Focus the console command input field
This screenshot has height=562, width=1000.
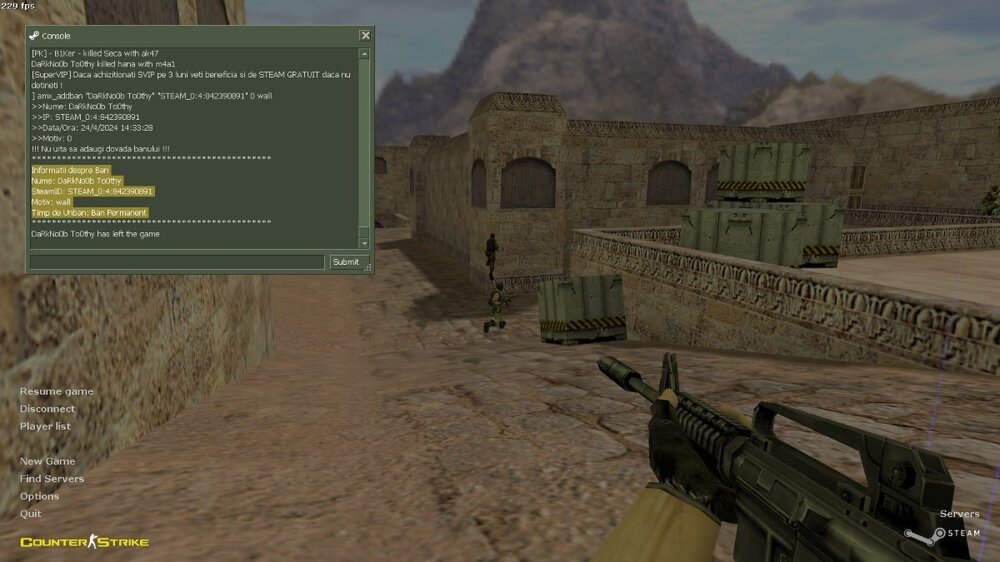177,262
